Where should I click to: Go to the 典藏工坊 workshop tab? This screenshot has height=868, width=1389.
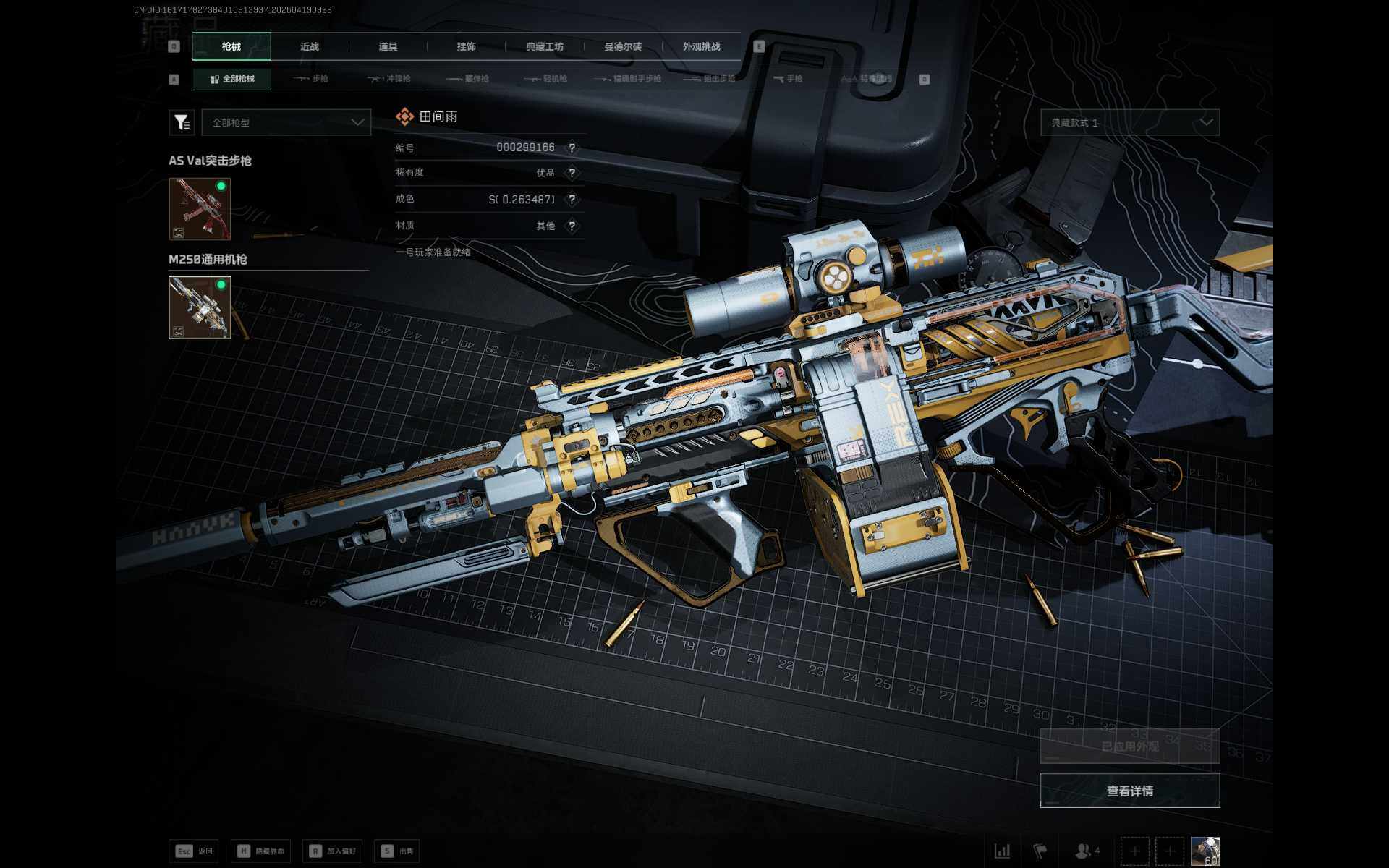click(544, 47)
